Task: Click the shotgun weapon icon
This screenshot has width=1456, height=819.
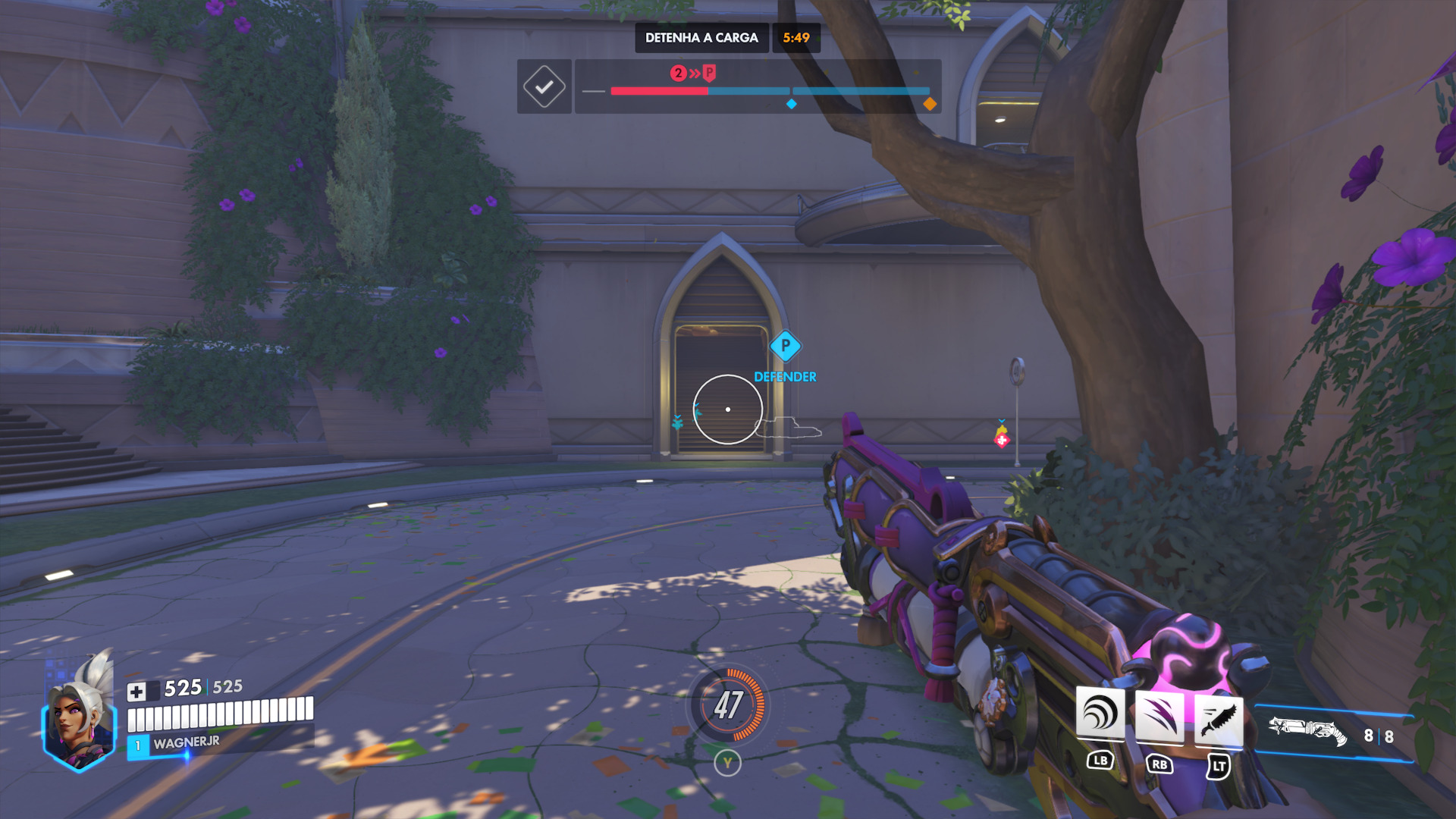Action: [x=1307, y=731]
